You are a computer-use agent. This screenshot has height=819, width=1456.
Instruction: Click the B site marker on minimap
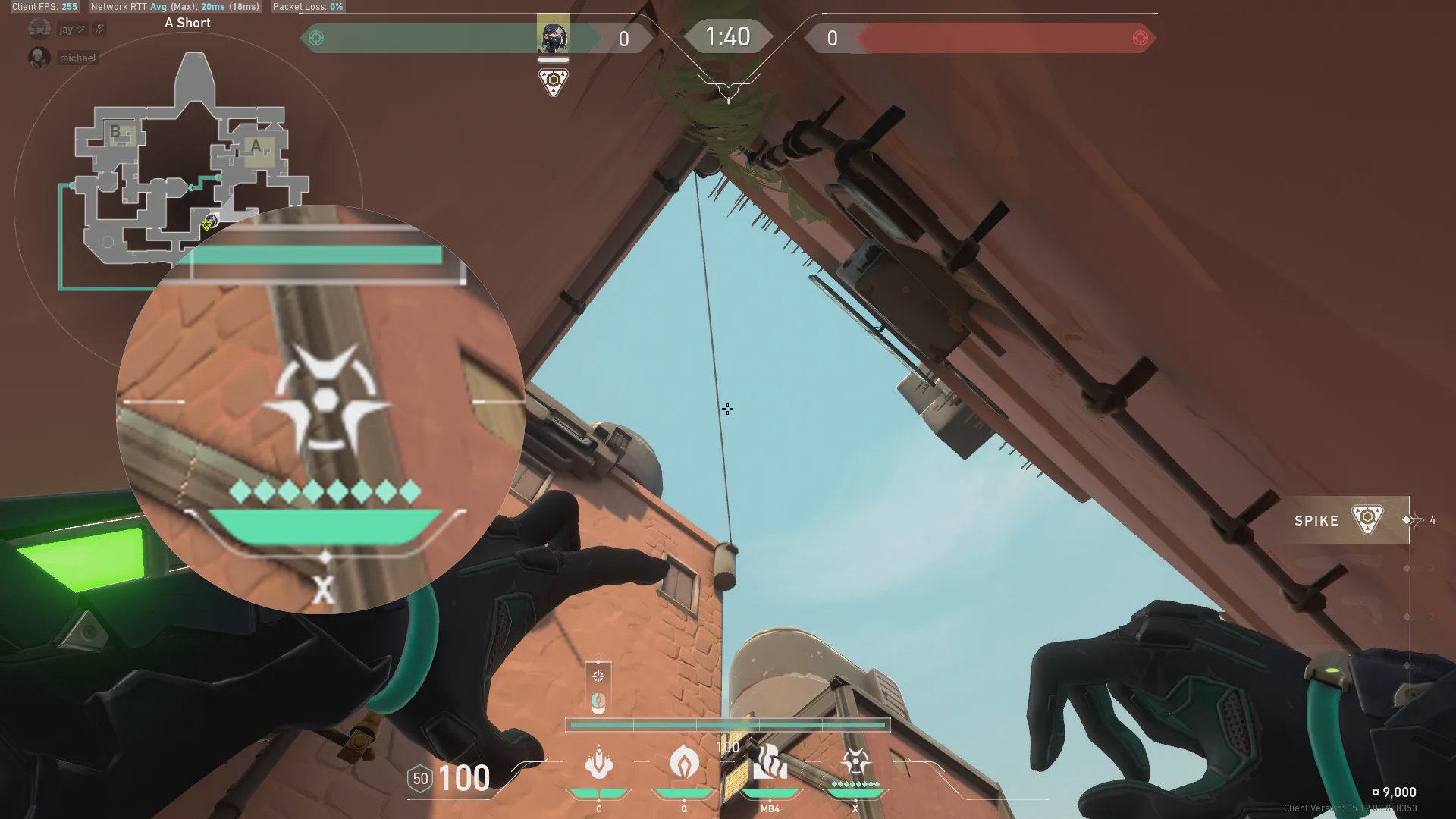115,131
